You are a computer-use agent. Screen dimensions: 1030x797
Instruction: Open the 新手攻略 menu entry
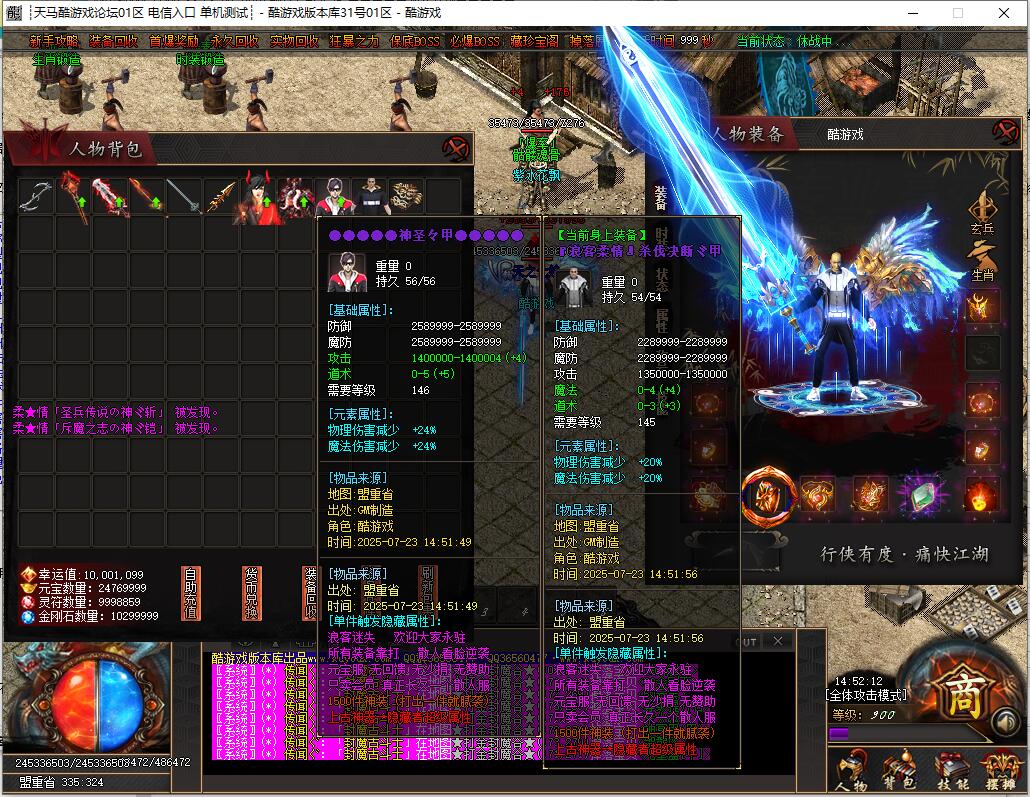(x=53, y=41)
